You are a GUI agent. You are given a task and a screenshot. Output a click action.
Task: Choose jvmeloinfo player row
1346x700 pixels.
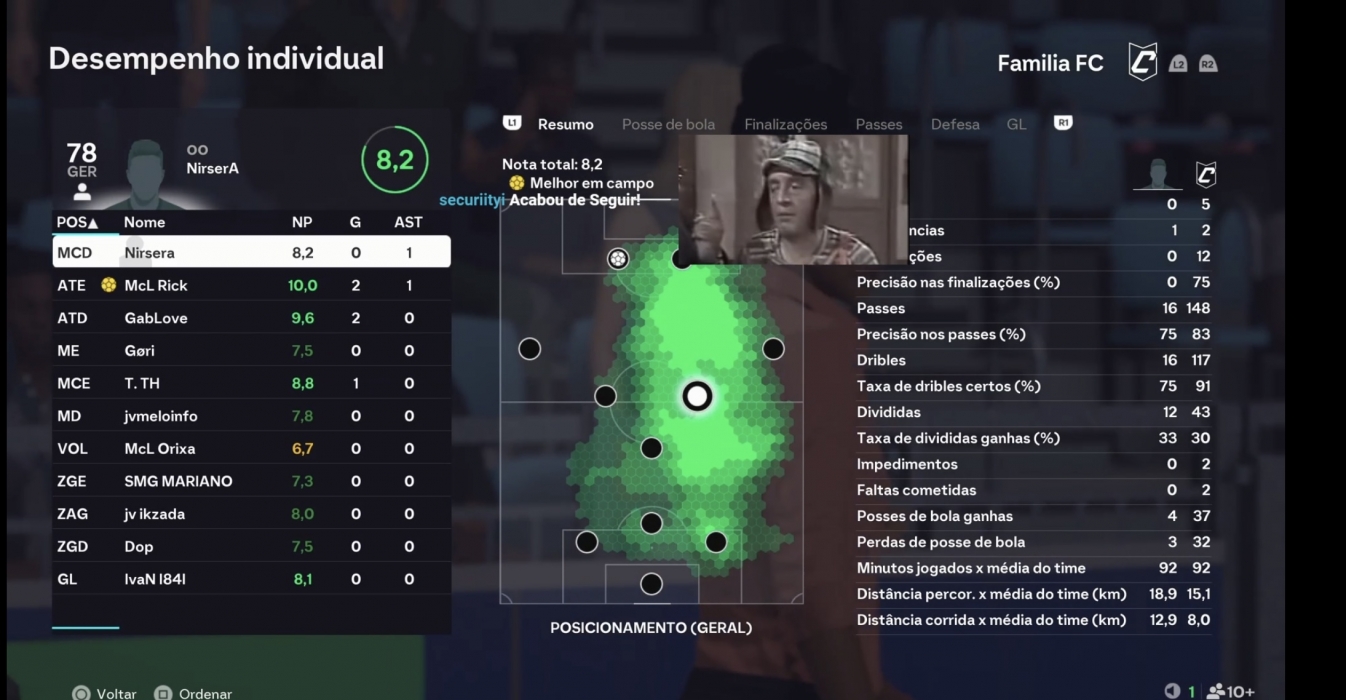(x=250, y=416)
